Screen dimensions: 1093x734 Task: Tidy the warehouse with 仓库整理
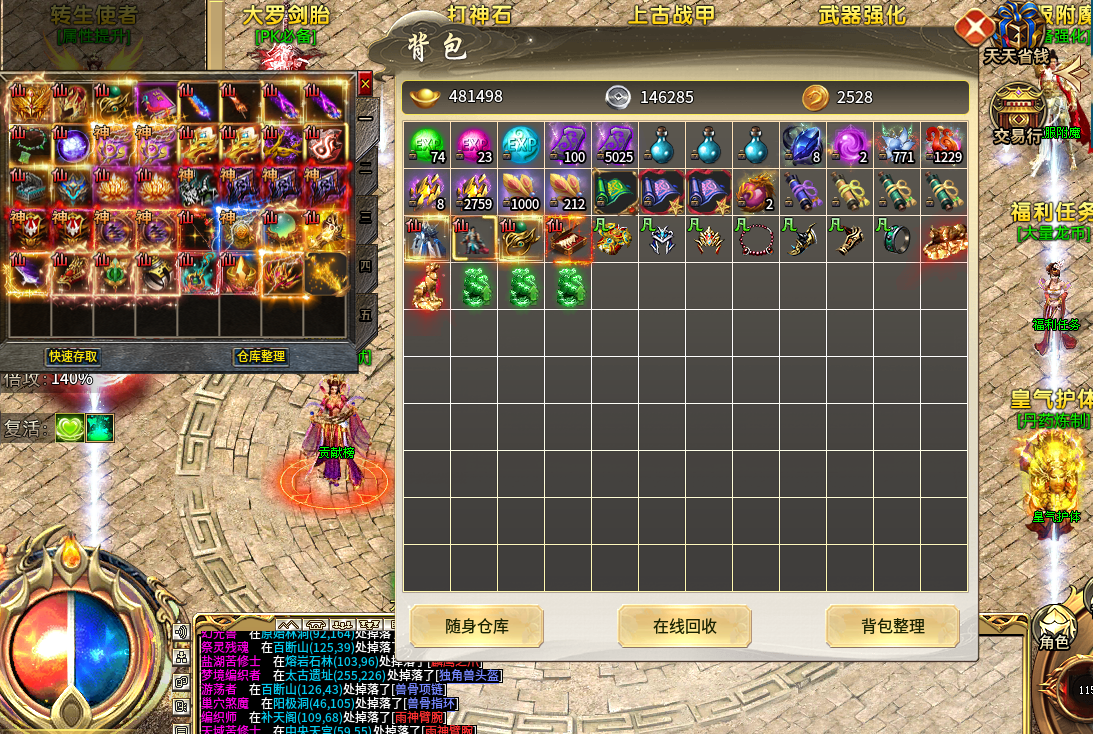[x=260, y=357]
